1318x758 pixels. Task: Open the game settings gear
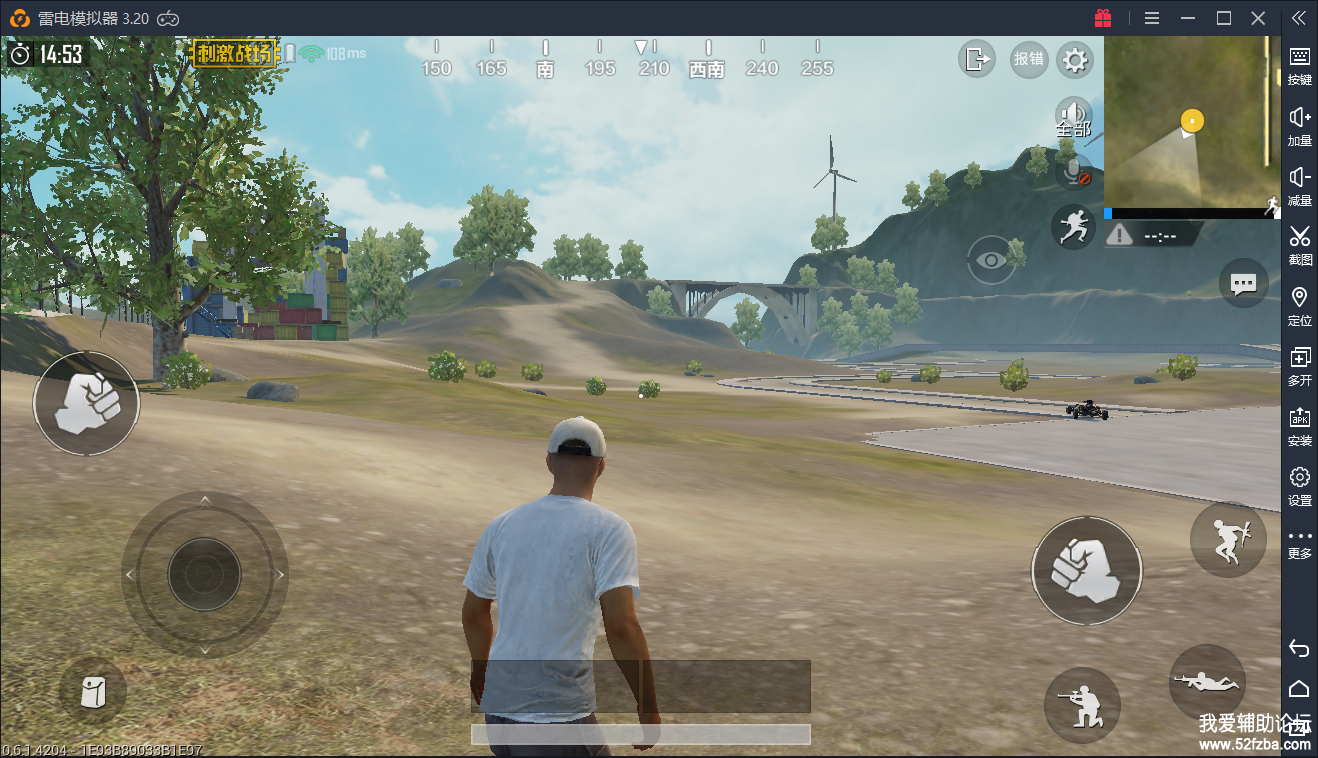tap(1074, 60)
